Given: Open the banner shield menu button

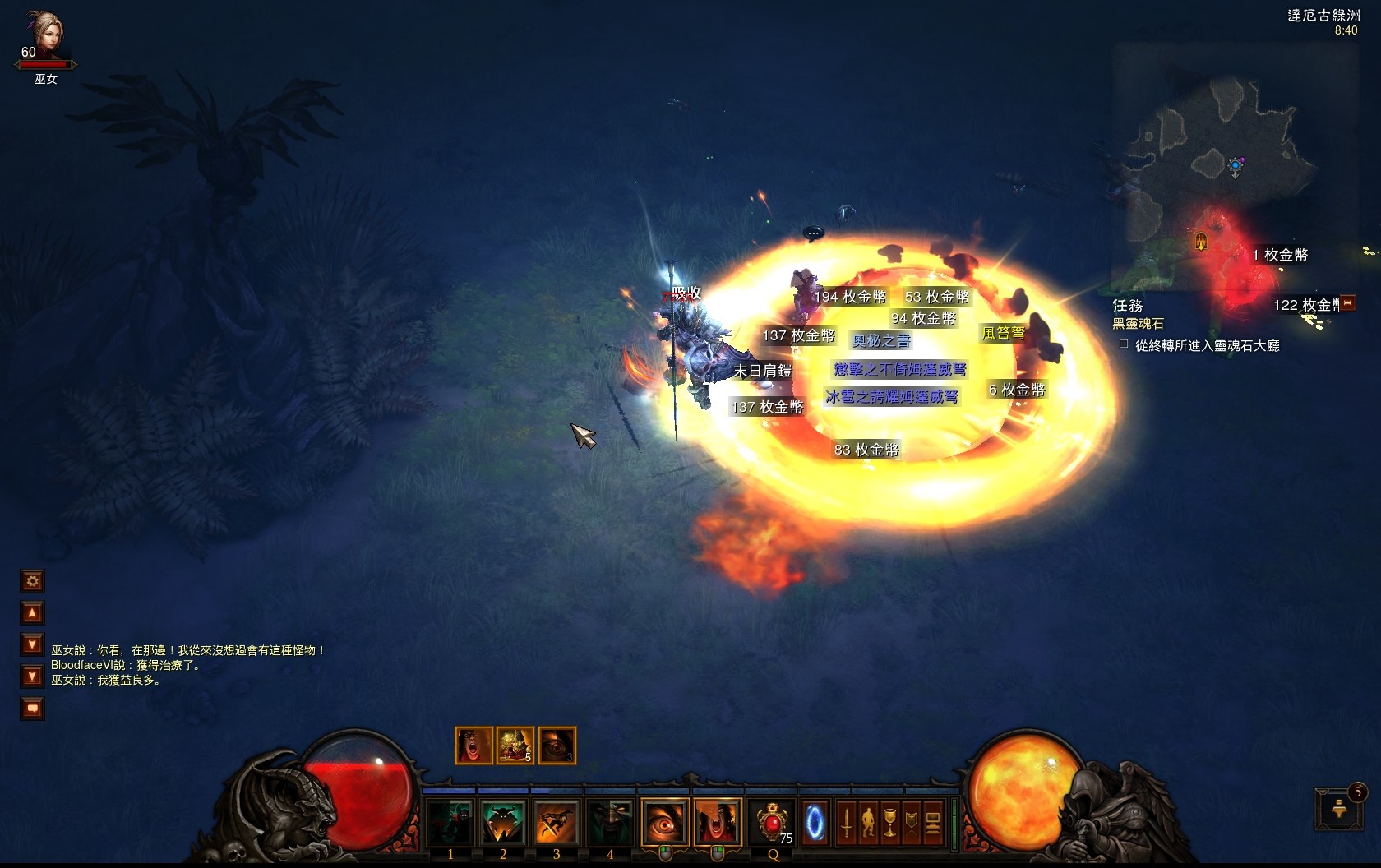Looking at the screenshot, I should (x=911, y=823).
